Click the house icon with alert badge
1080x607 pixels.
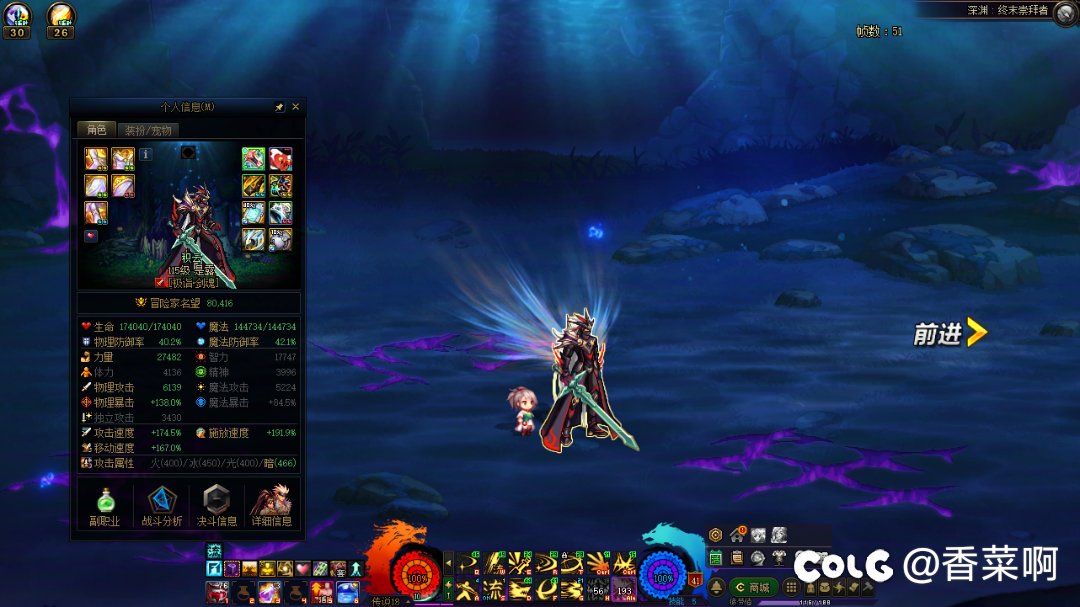click(738, 535)
